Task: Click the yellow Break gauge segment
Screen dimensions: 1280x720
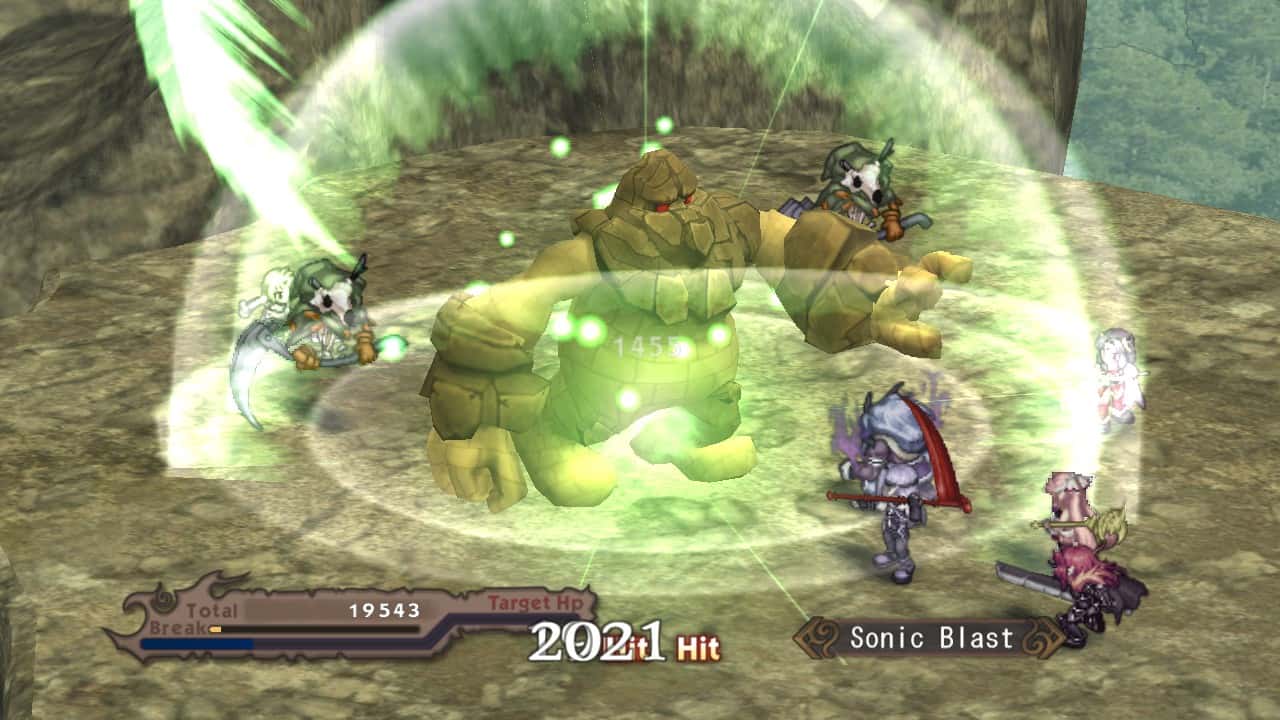Action: (214, 629)
